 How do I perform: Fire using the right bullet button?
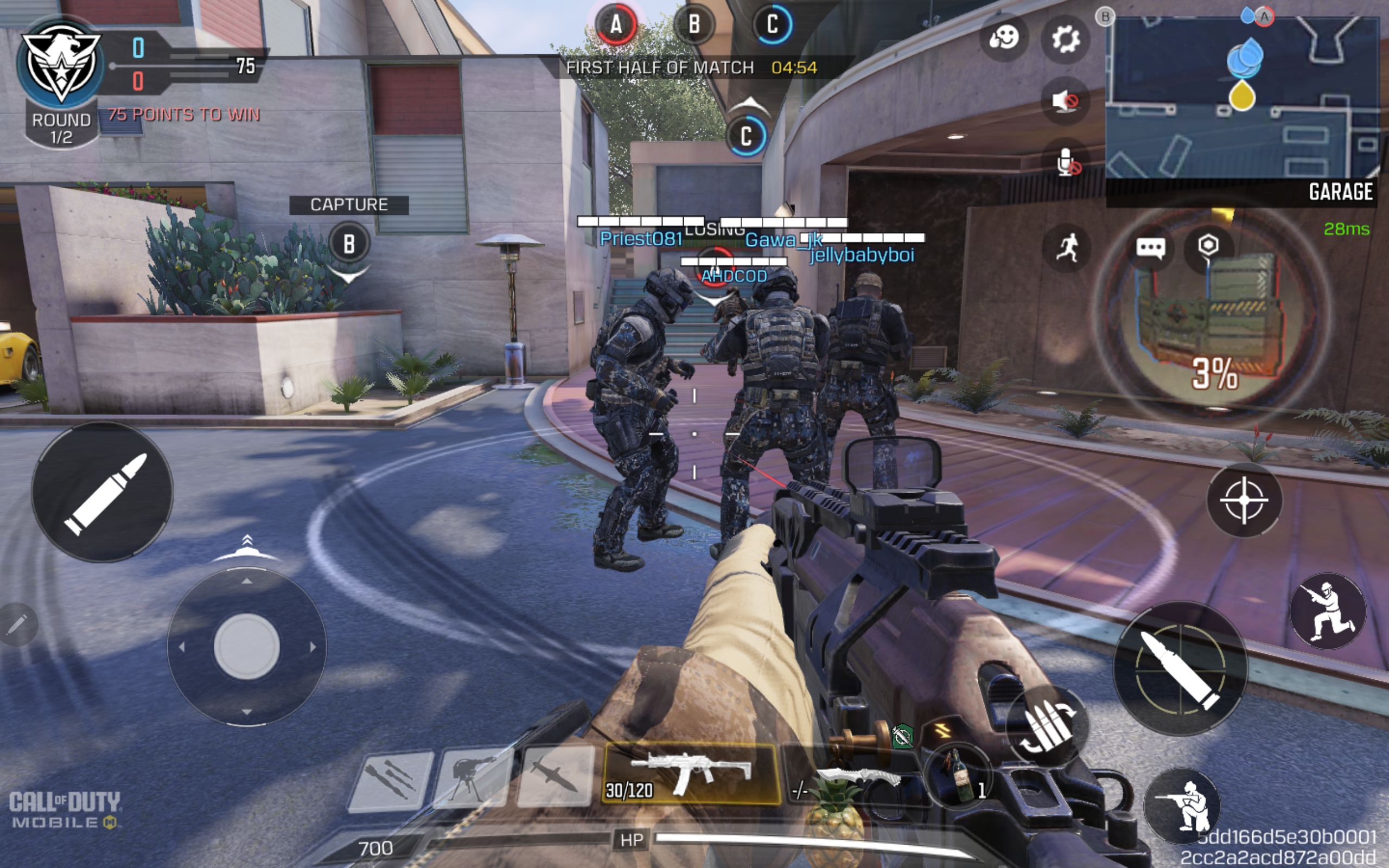[1180, 668]
